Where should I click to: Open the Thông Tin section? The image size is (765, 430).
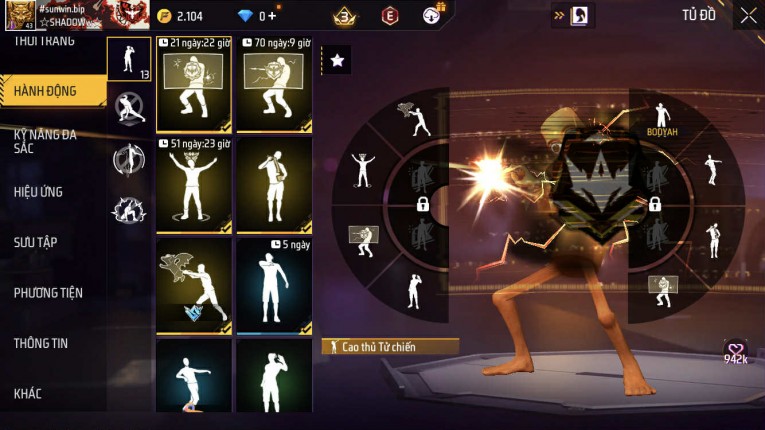coord(40,343)
